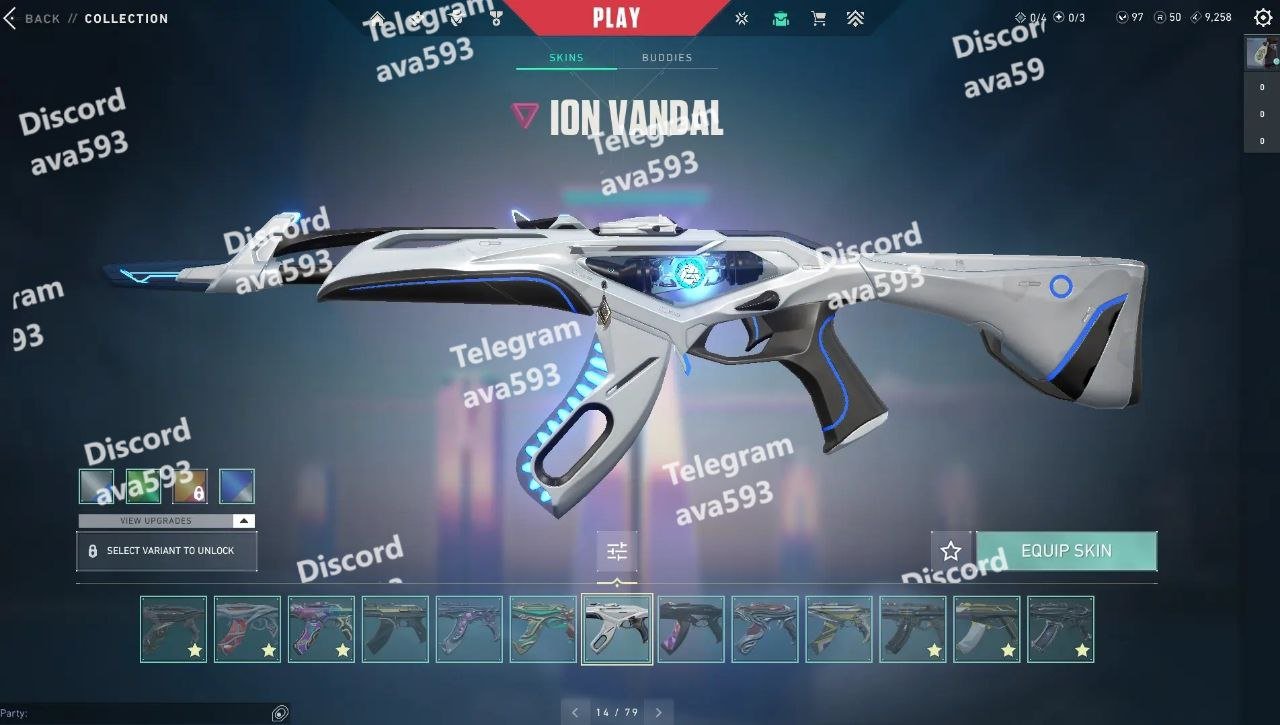Pick the default silver variant swatch
1280x725 pixels.
click(96, 487)
